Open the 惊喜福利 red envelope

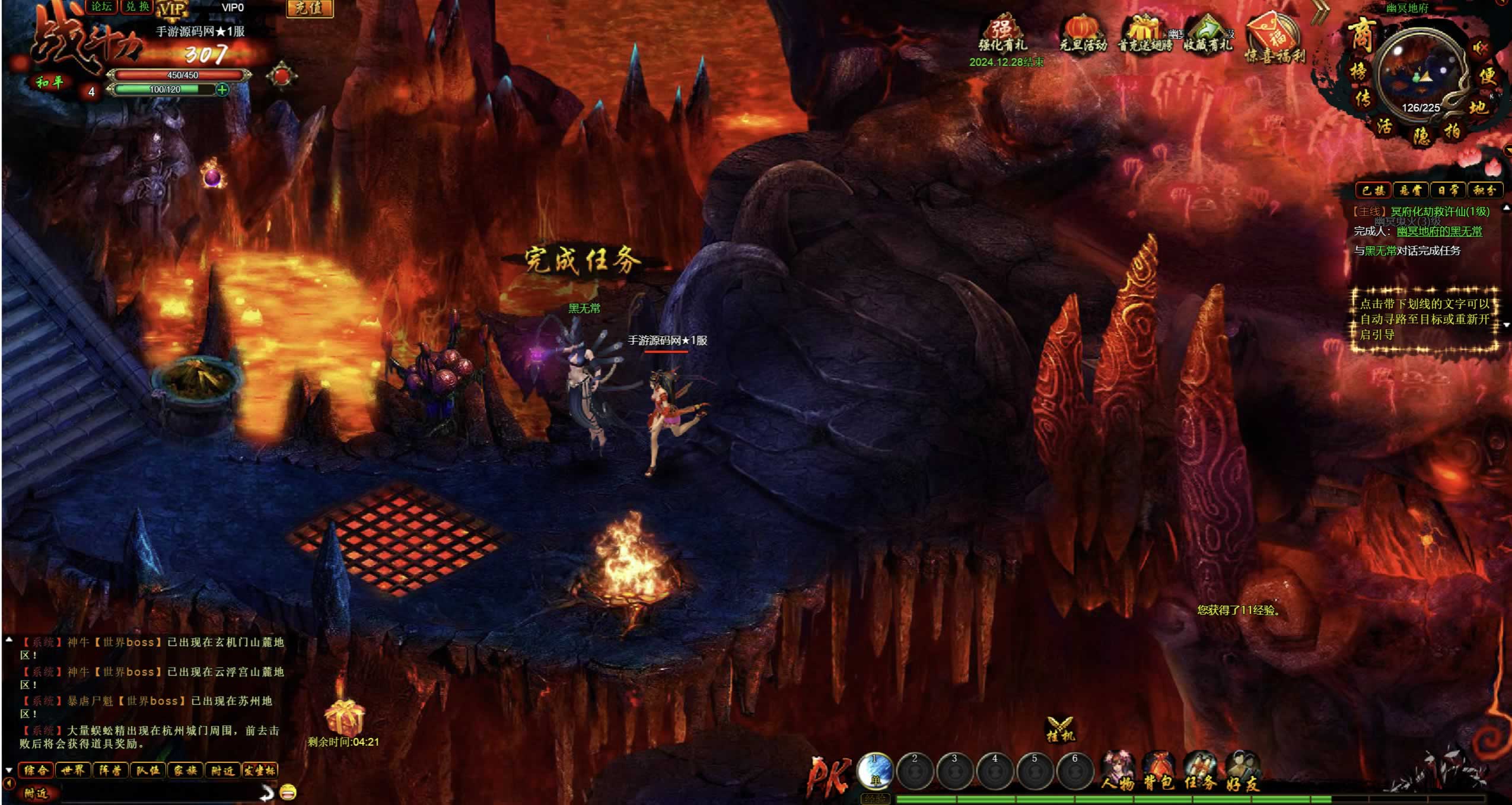(1274, 39)
